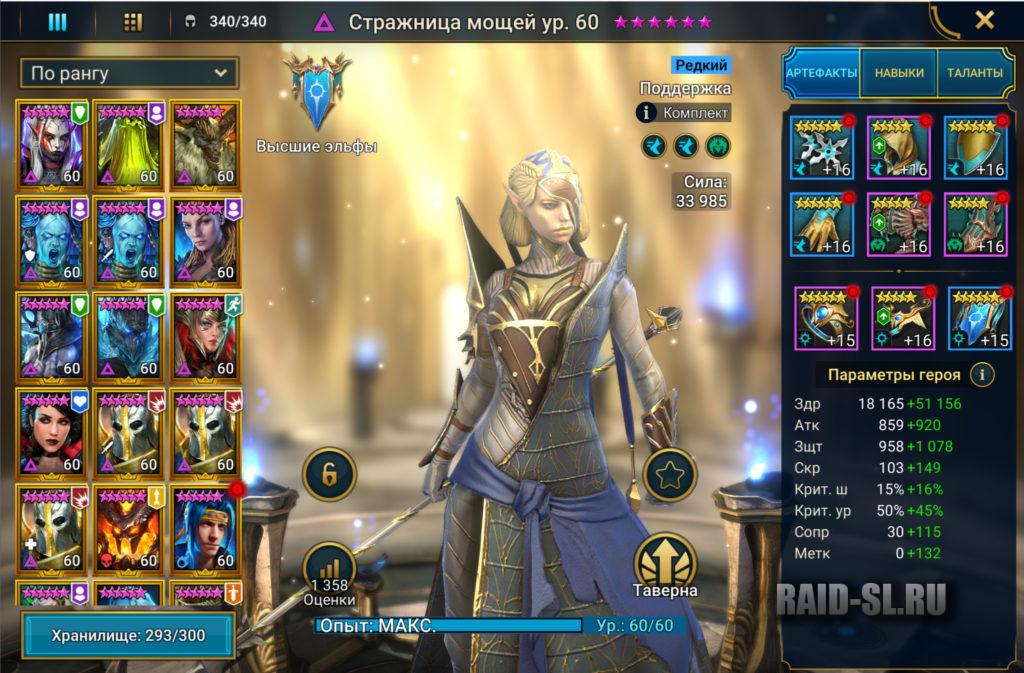This screenshot has height=673, width=1024.
Task: Open the По рангу sorting dropdown
Action: (x=129, y=73)
